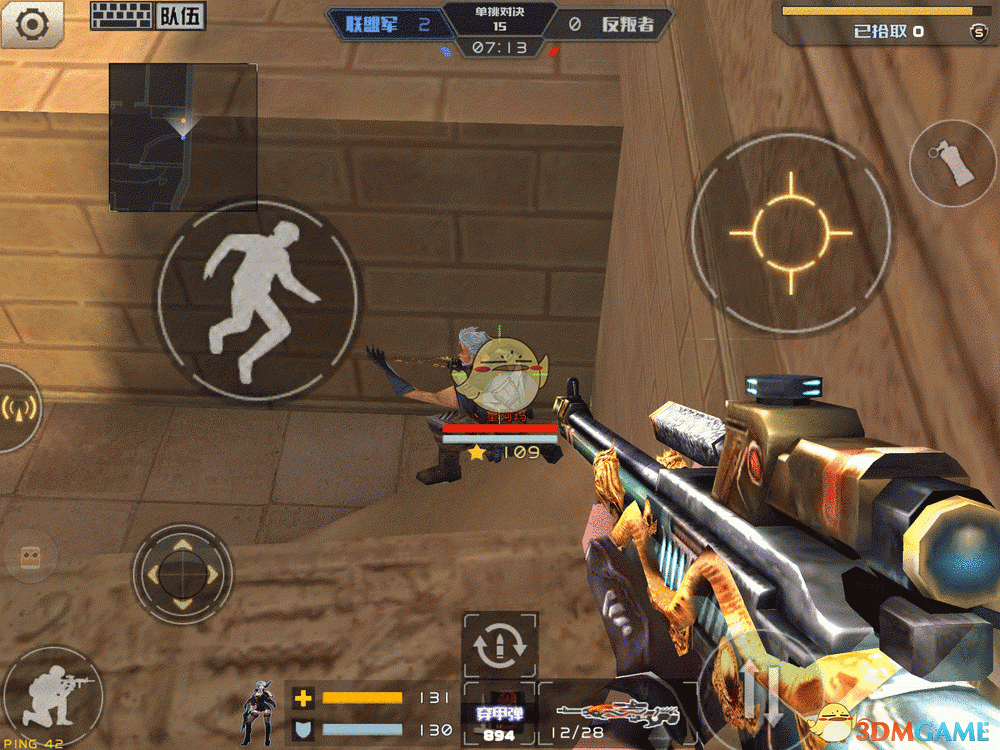This screenshot has height=750, width=1000.
Task: Tap the jump button with running figure
Action: click(259, 301)
